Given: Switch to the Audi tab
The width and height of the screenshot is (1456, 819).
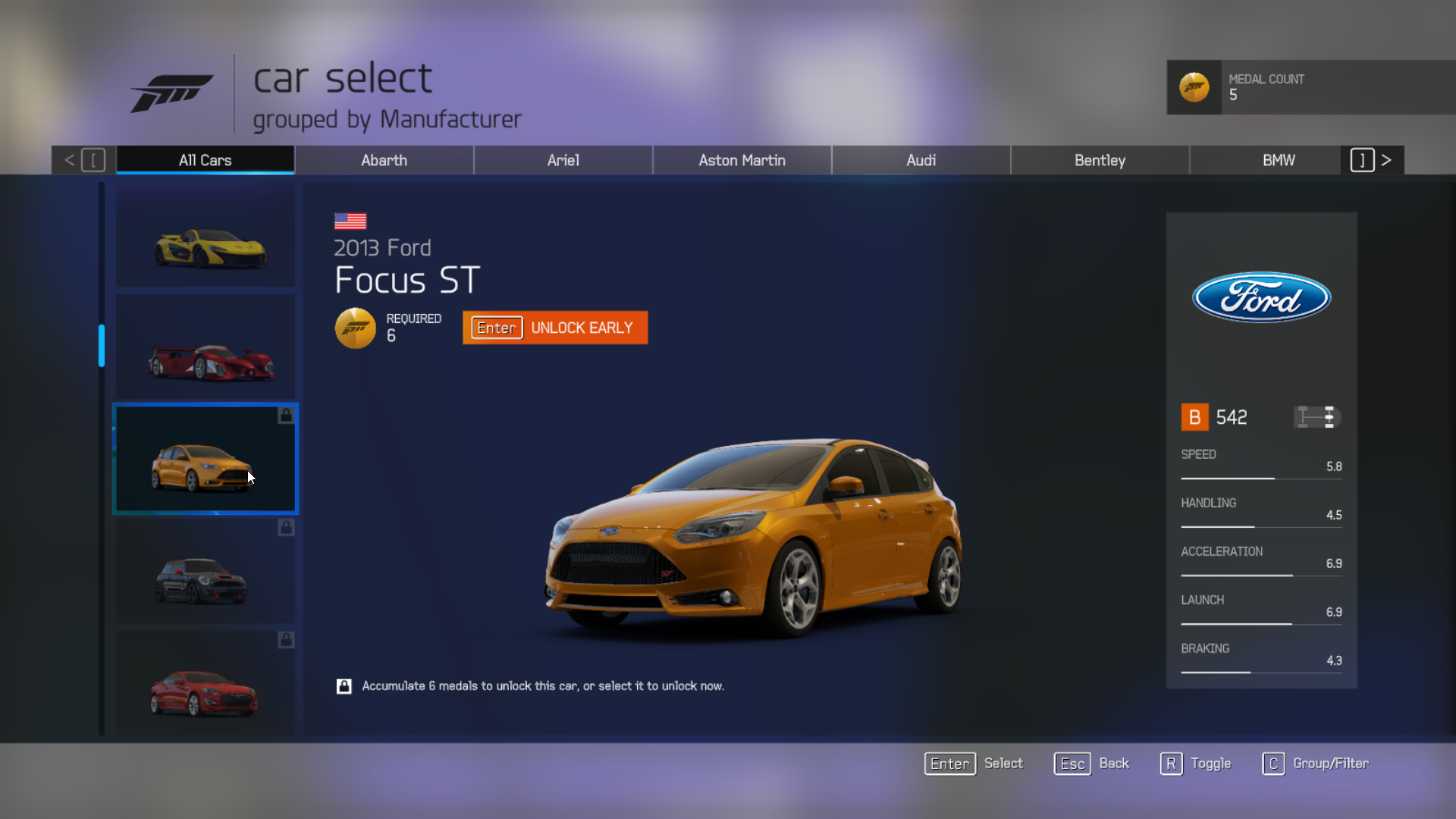Looking at the screenshot, I should click(x=921, y=160).
